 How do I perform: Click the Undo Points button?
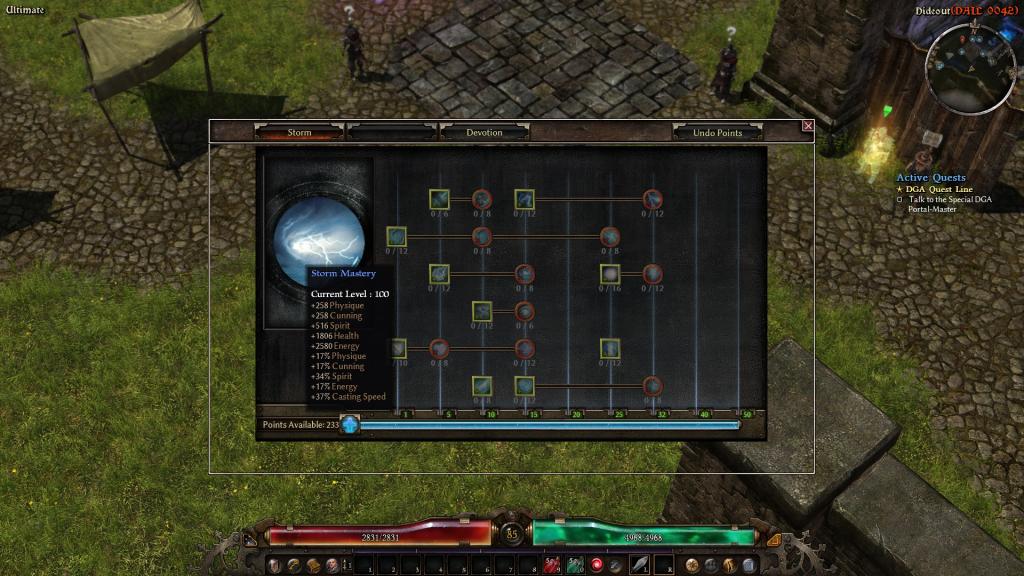717,132
